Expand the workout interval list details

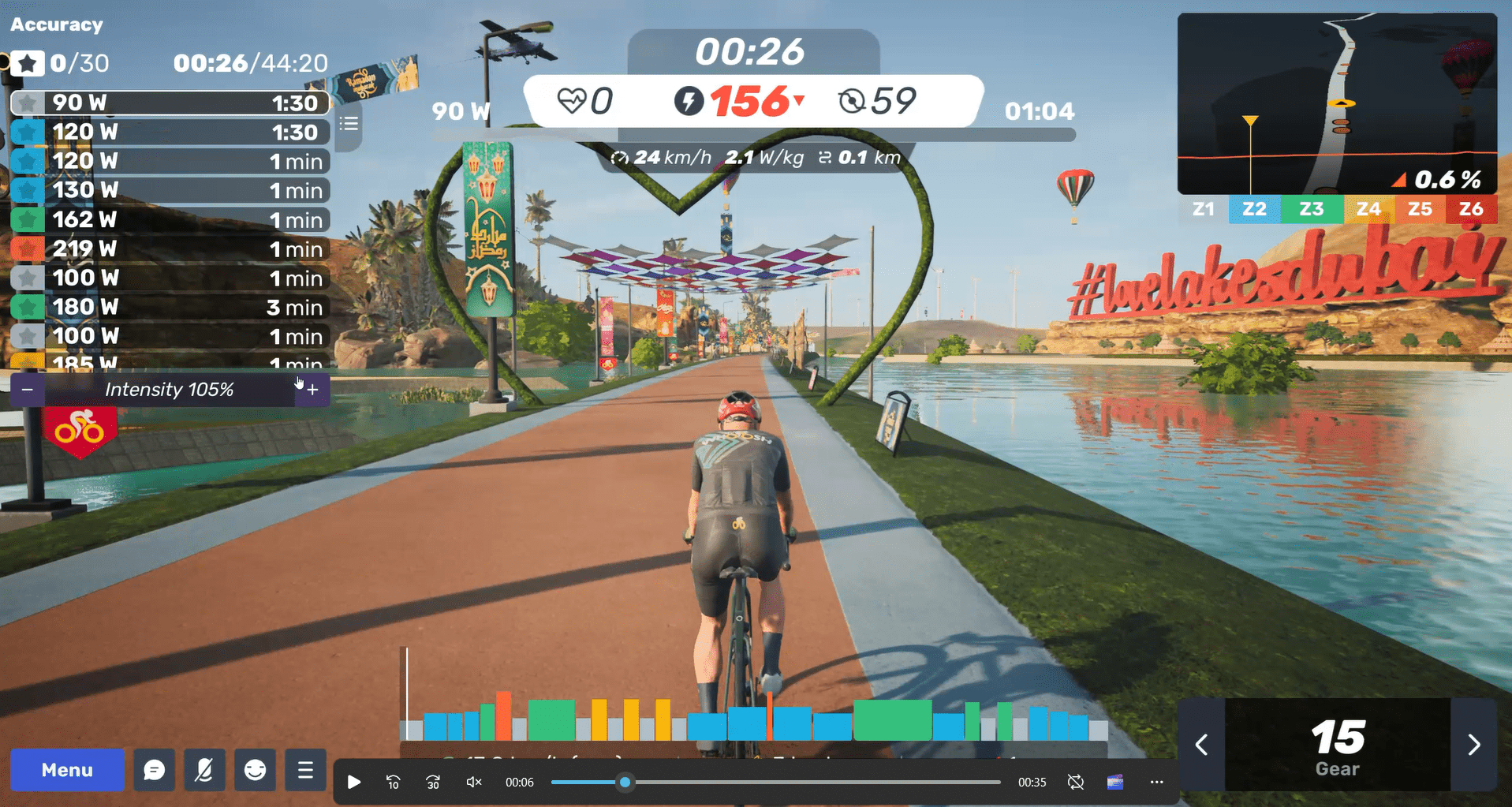point(348,124)
